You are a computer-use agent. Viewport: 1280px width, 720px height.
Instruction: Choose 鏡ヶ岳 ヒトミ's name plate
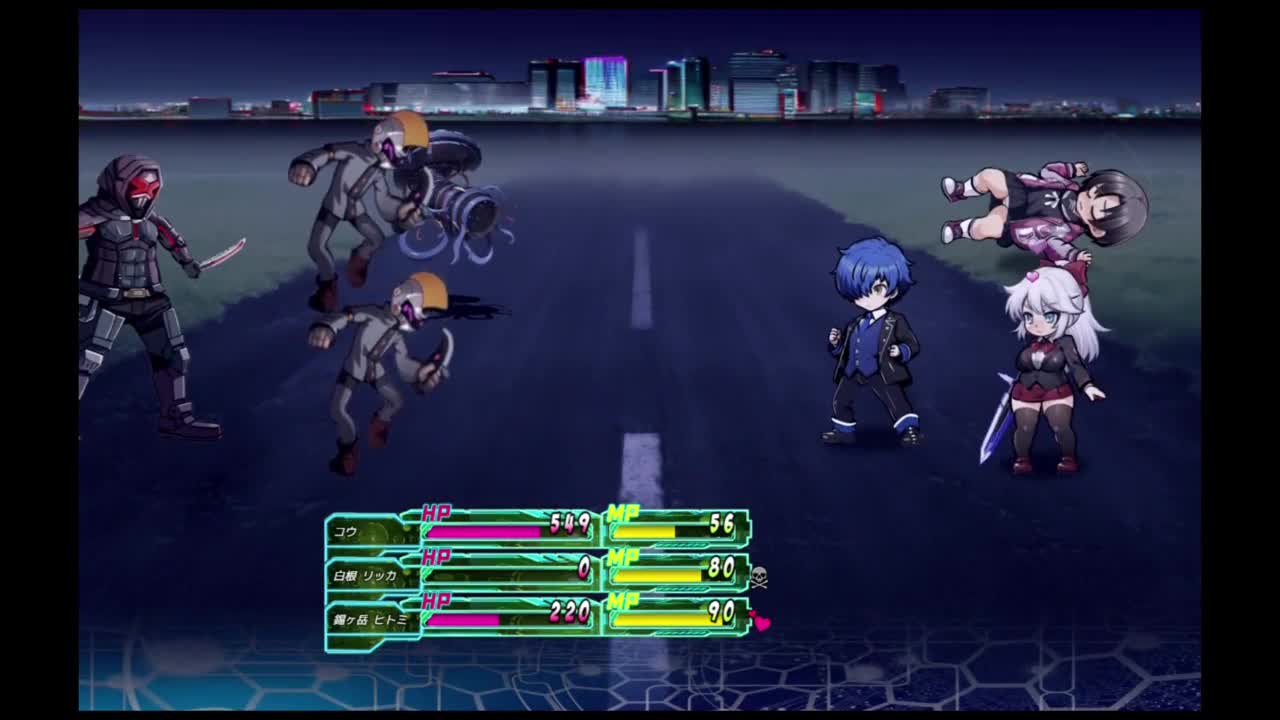click(x=371, y=620)
